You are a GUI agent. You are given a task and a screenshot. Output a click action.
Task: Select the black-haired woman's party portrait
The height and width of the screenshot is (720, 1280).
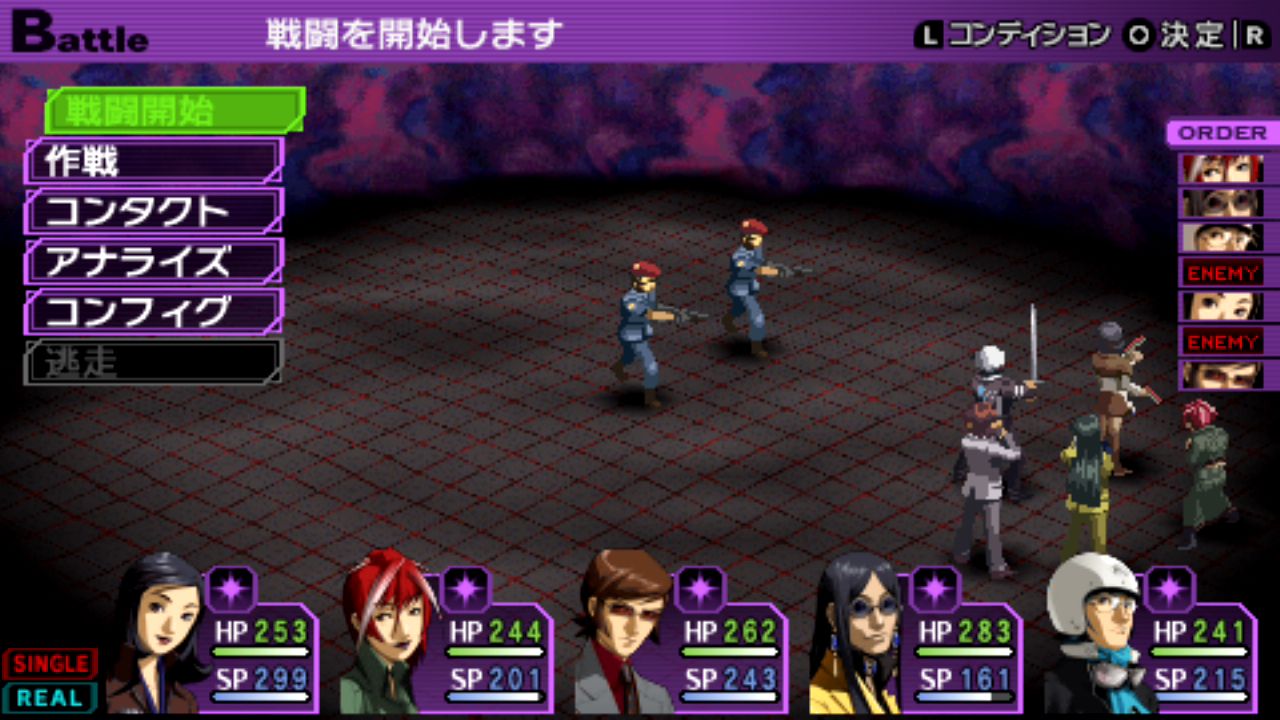(157, 635)
